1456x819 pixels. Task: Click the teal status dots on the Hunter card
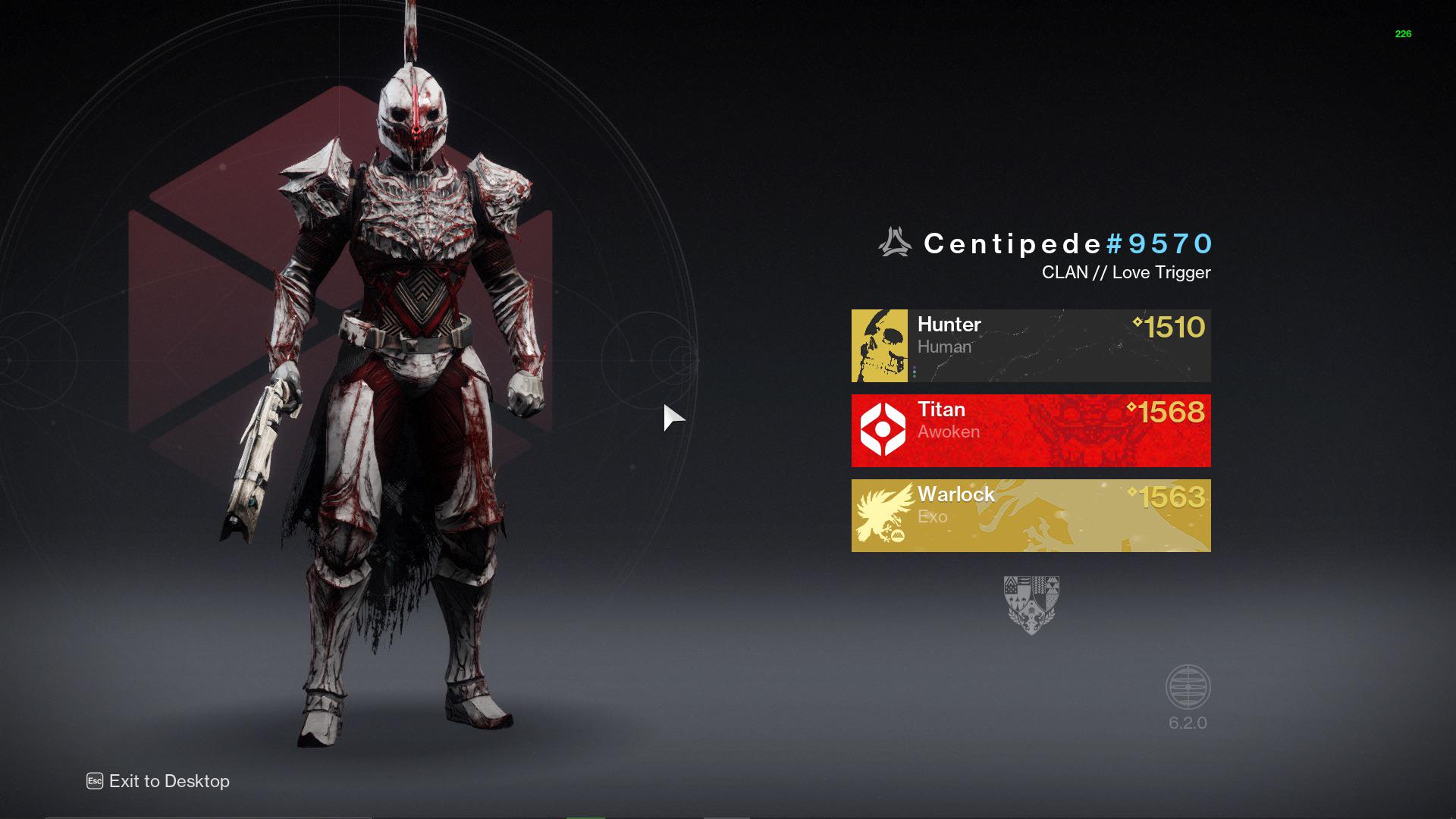915,372
